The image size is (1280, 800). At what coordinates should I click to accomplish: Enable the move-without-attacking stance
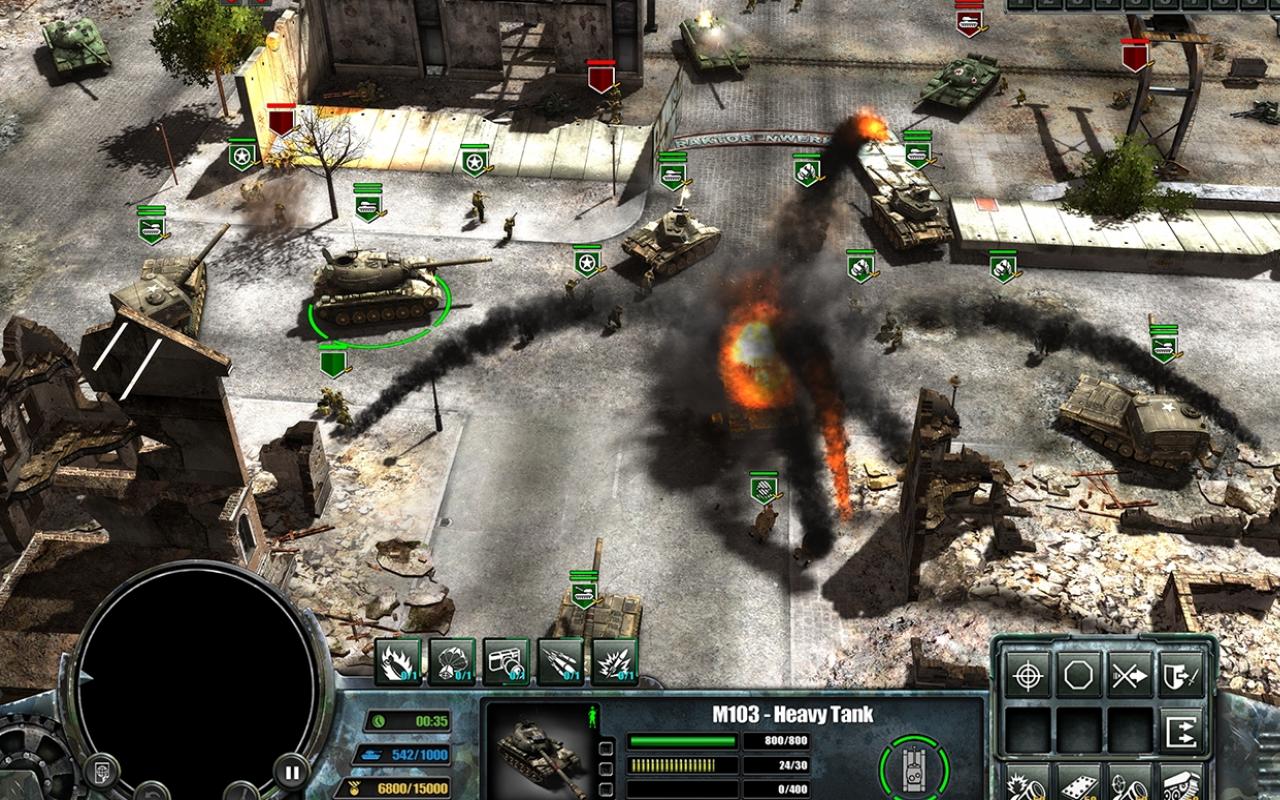pyautogui.click(x=1129, y=675)
